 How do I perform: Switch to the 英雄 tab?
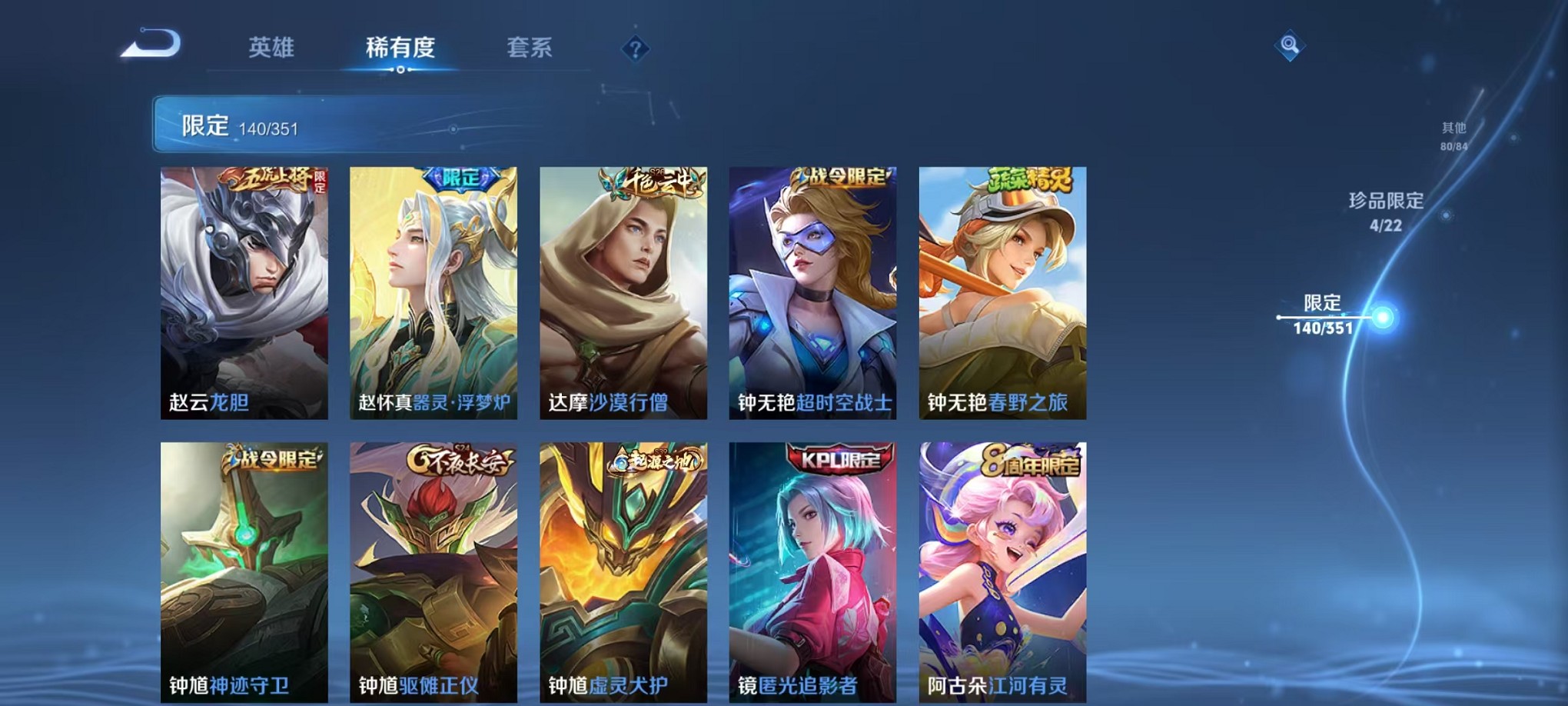pos(273,48)
